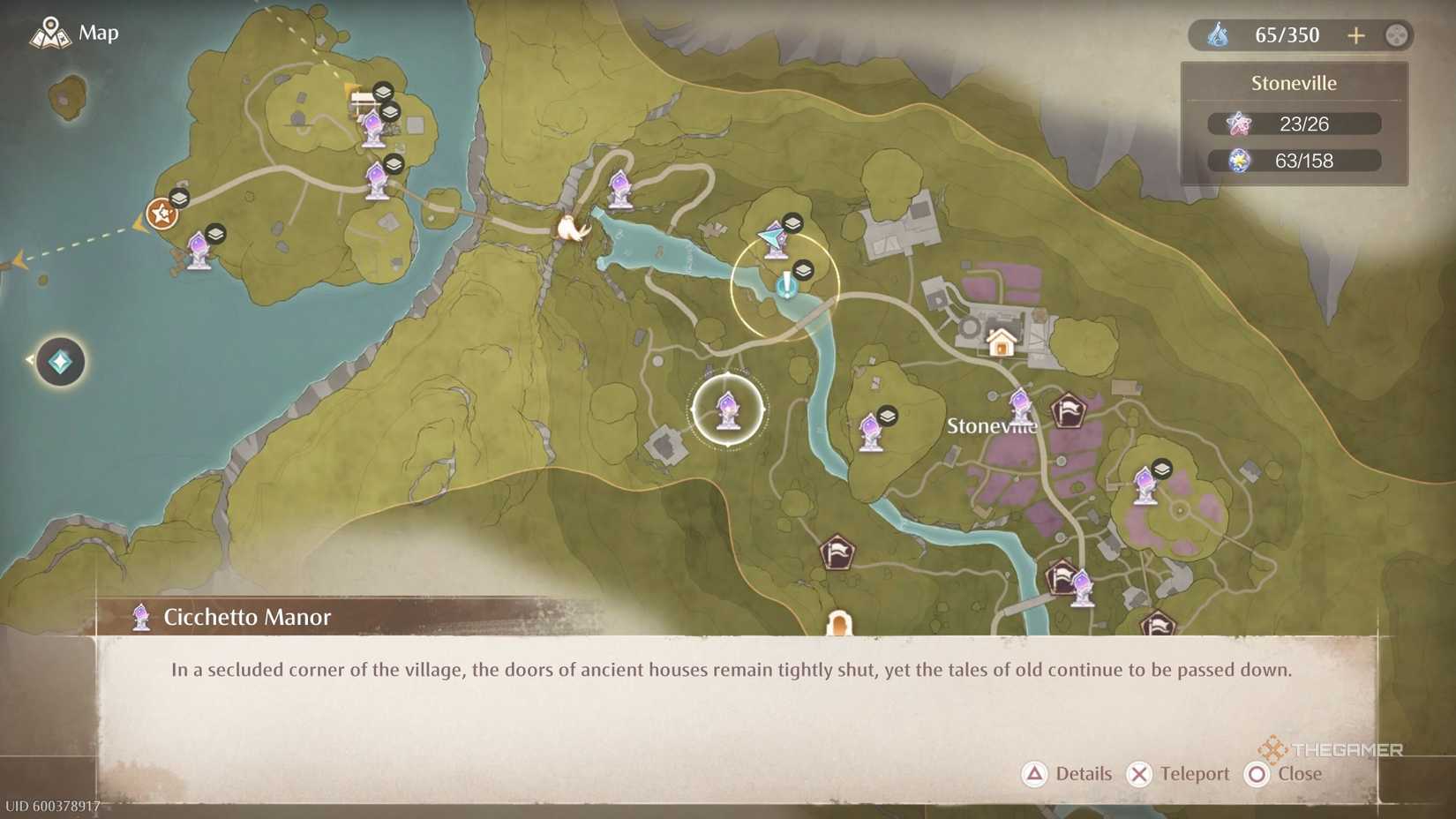Click the circular button beside the plus sign

click(x=1395, y=35)
